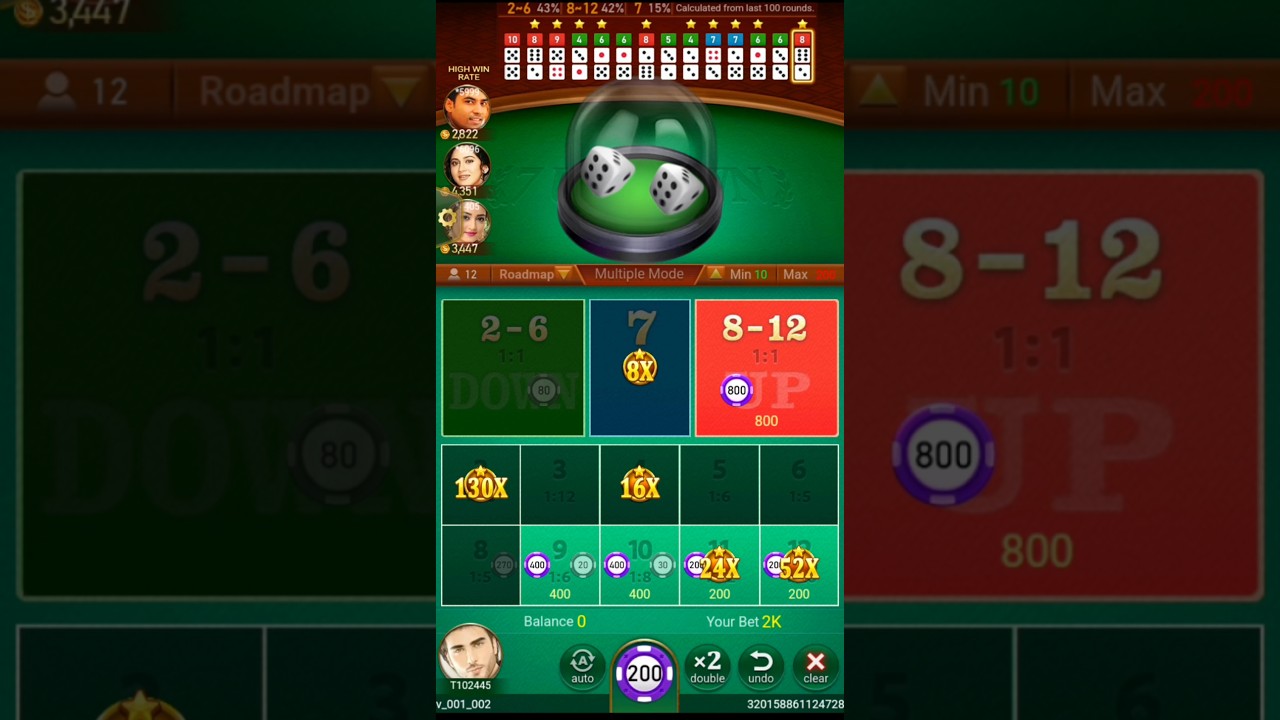The width and height of the screenshot is (1280, 720).
Task: Toggle the Min bet limit triangle indicator
Action: 717,273
